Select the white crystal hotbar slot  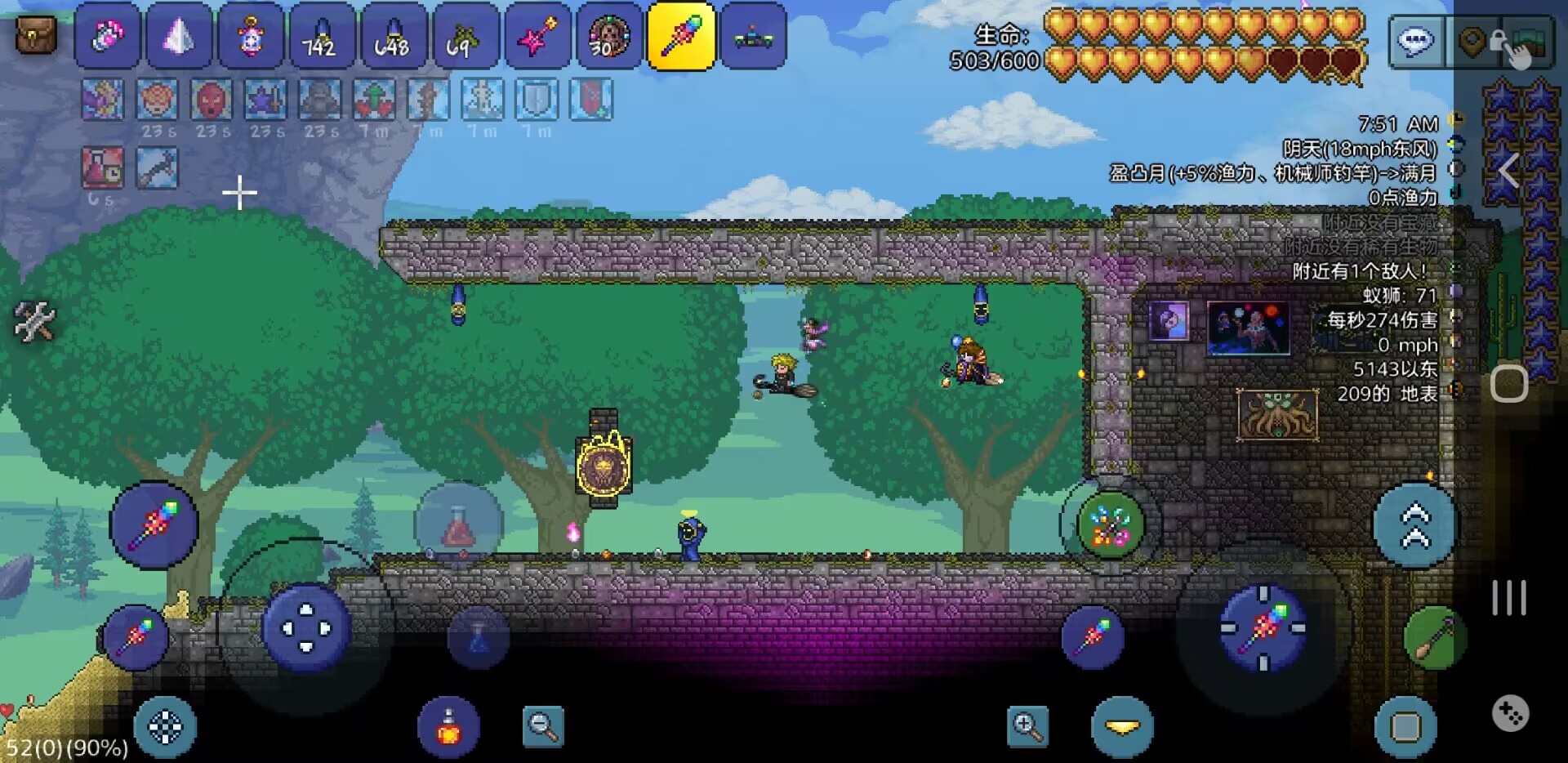coord(179,37)
